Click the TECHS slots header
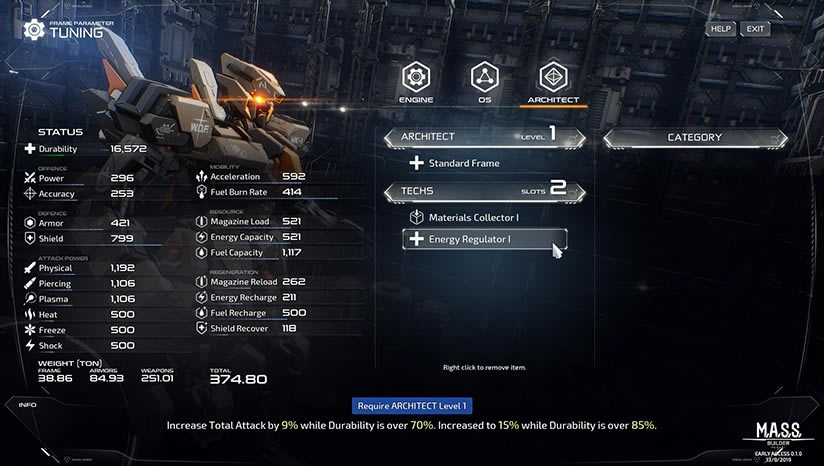 pyautogui.click(x=485, y=190)
